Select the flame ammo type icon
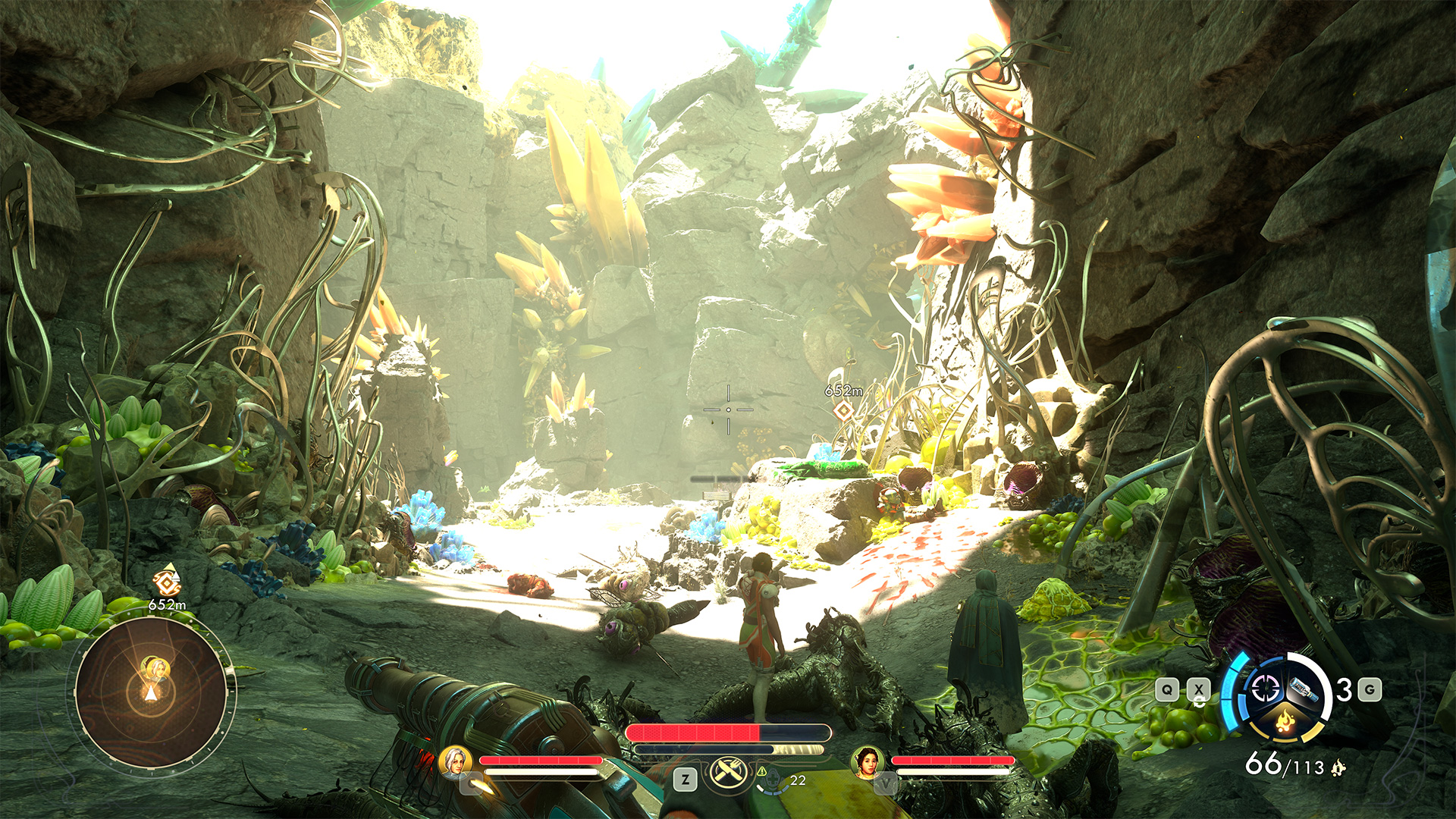 click(1285, 720)
